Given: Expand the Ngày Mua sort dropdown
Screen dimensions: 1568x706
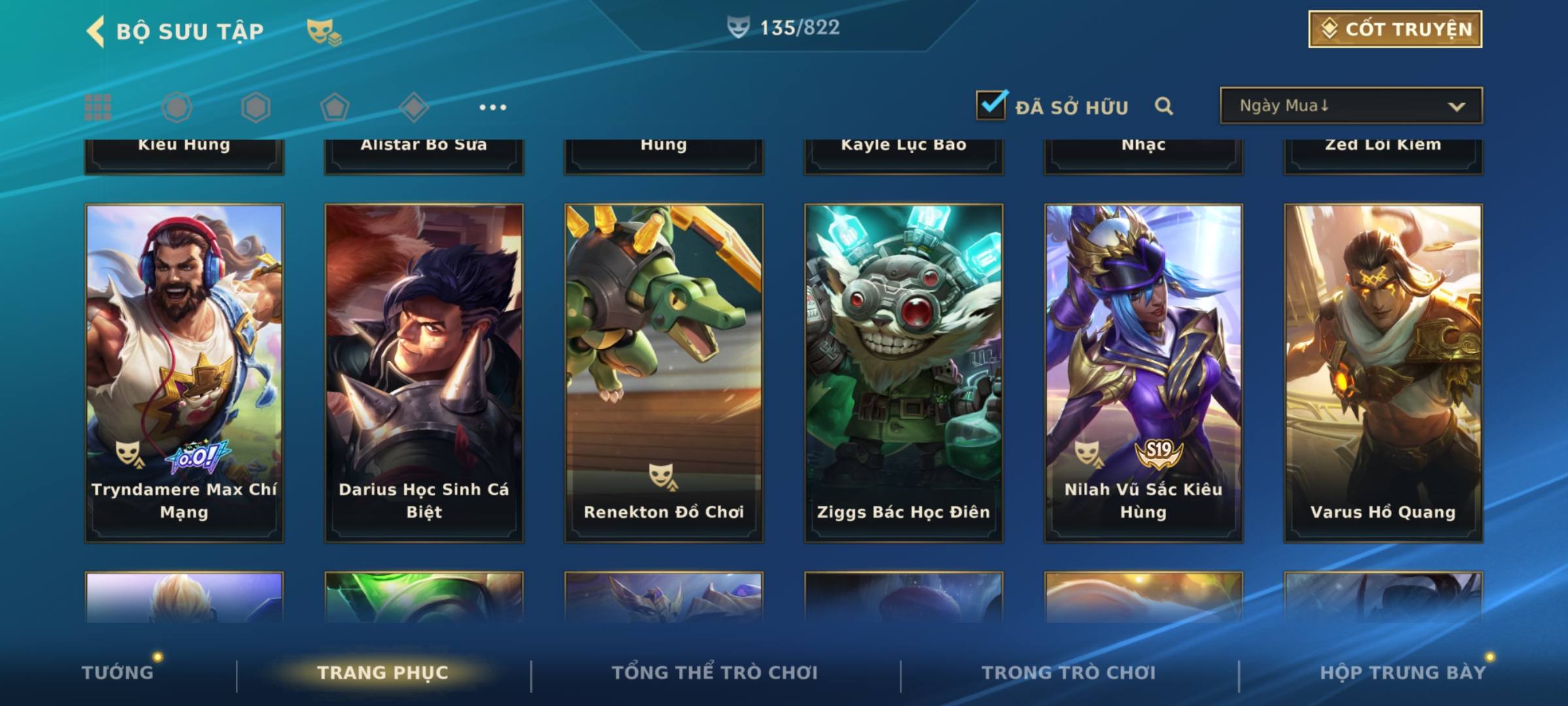Looking at the screenshot, I should (x=1350, y=106).
